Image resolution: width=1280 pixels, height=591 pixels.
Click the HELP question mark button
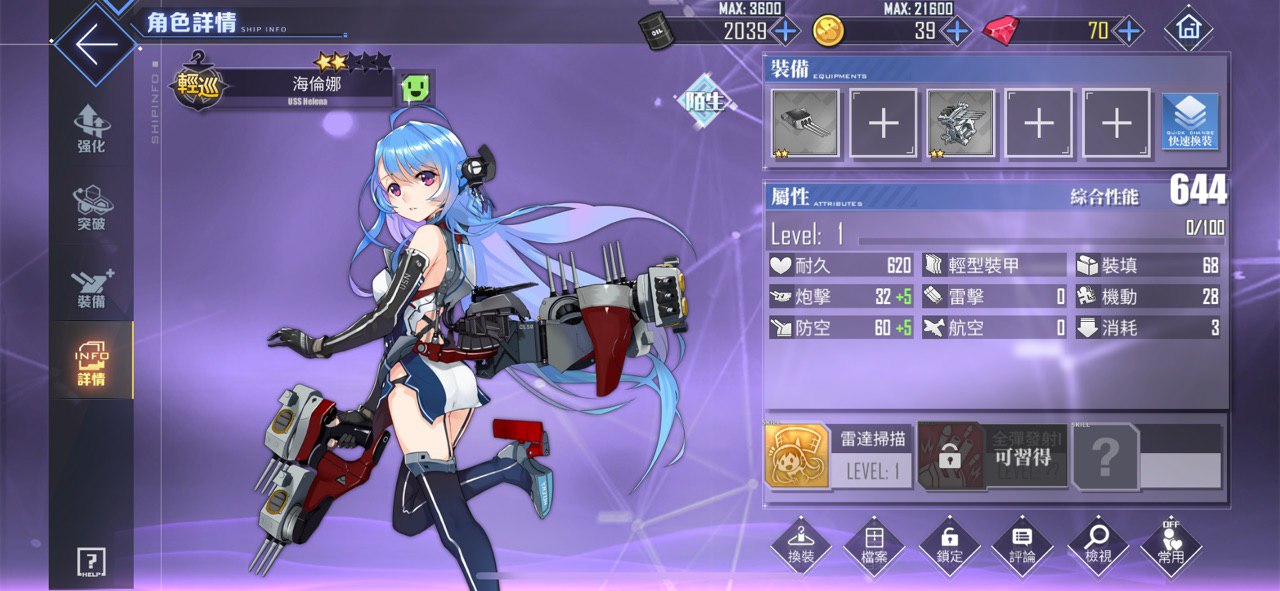91,562
